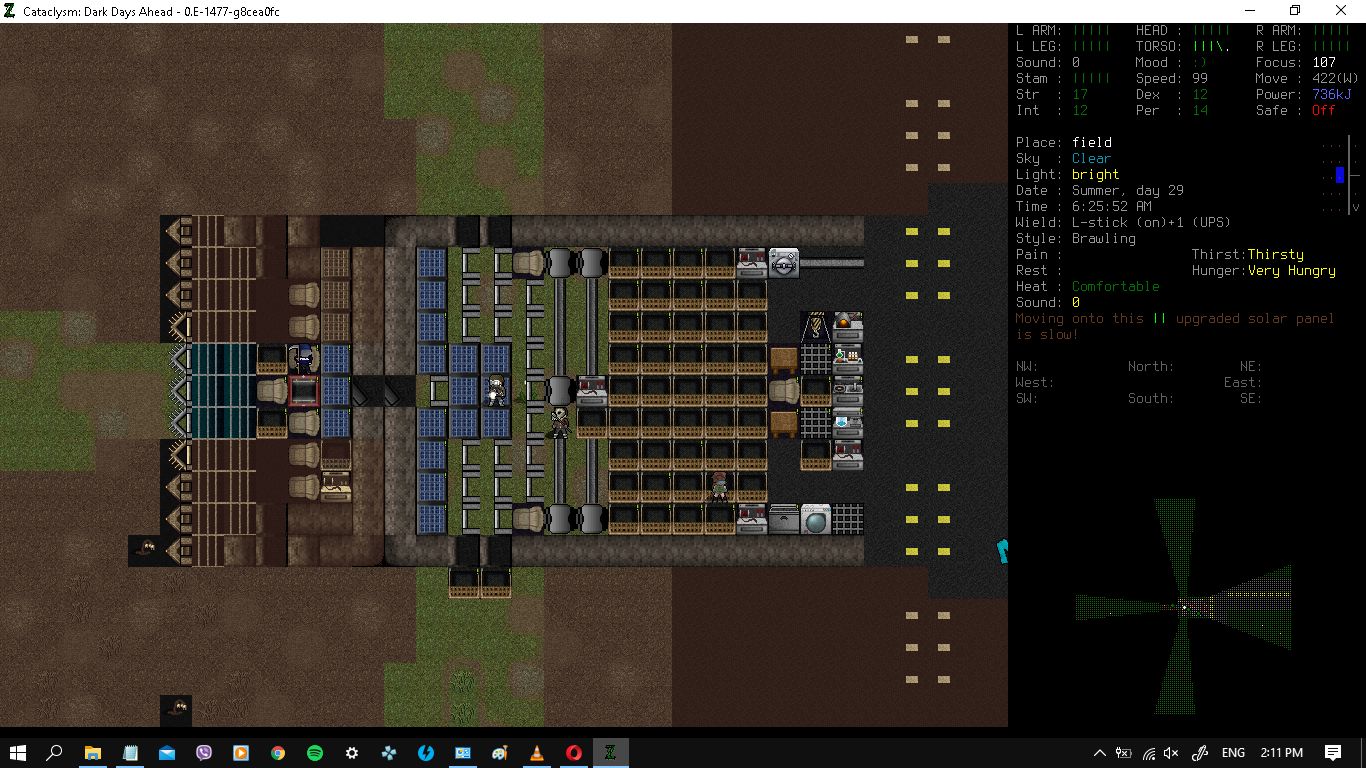Click the Cataclysm Z icon on the taskbar
1366x768 pixels.
(x=610, y=753)
